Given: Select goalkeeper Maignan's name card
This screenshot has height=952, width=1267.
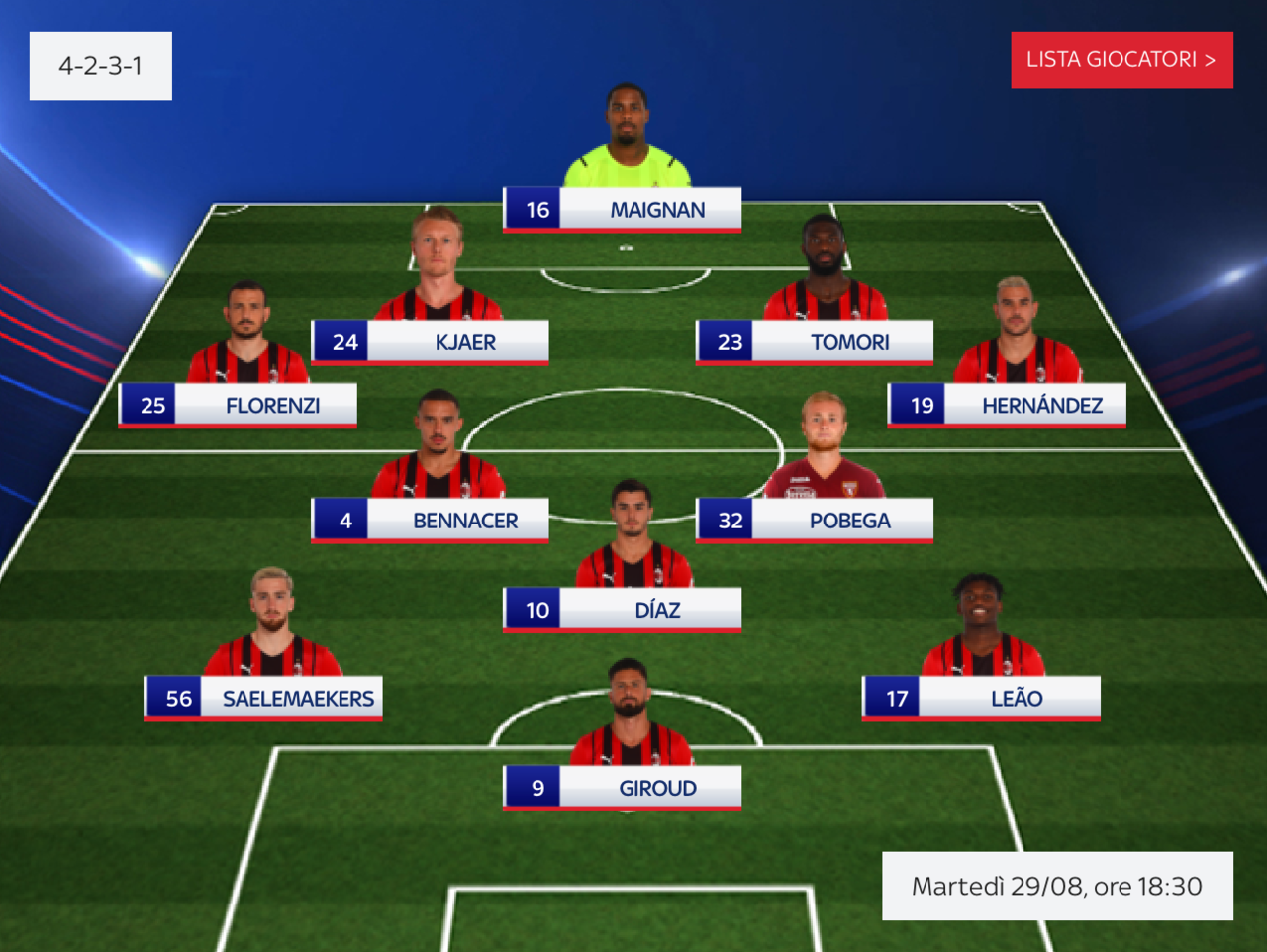Looking at the screenshot, I should [622, 210].
